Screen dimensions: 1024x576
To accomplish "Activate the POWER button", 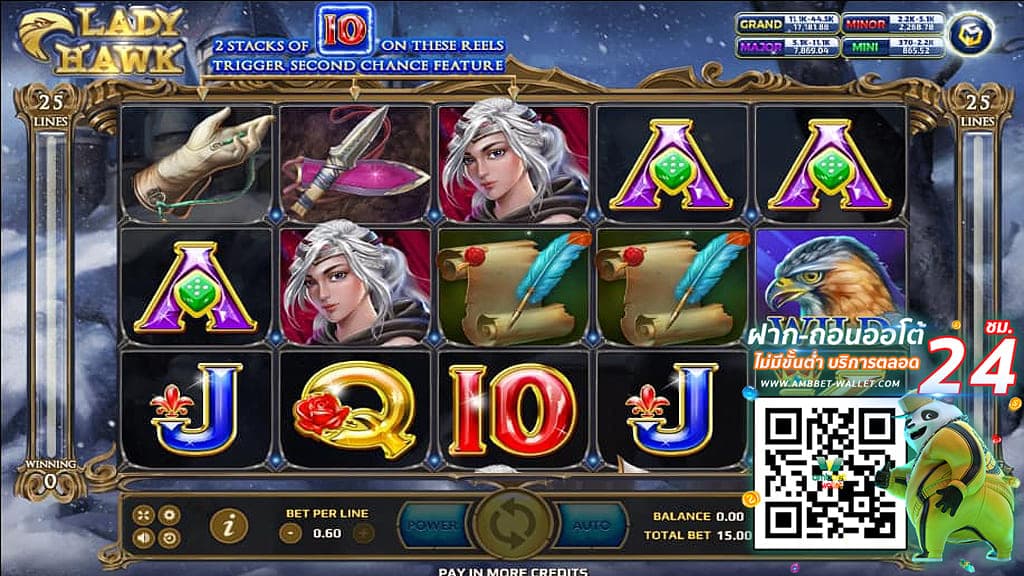I will tap(434, 525).
